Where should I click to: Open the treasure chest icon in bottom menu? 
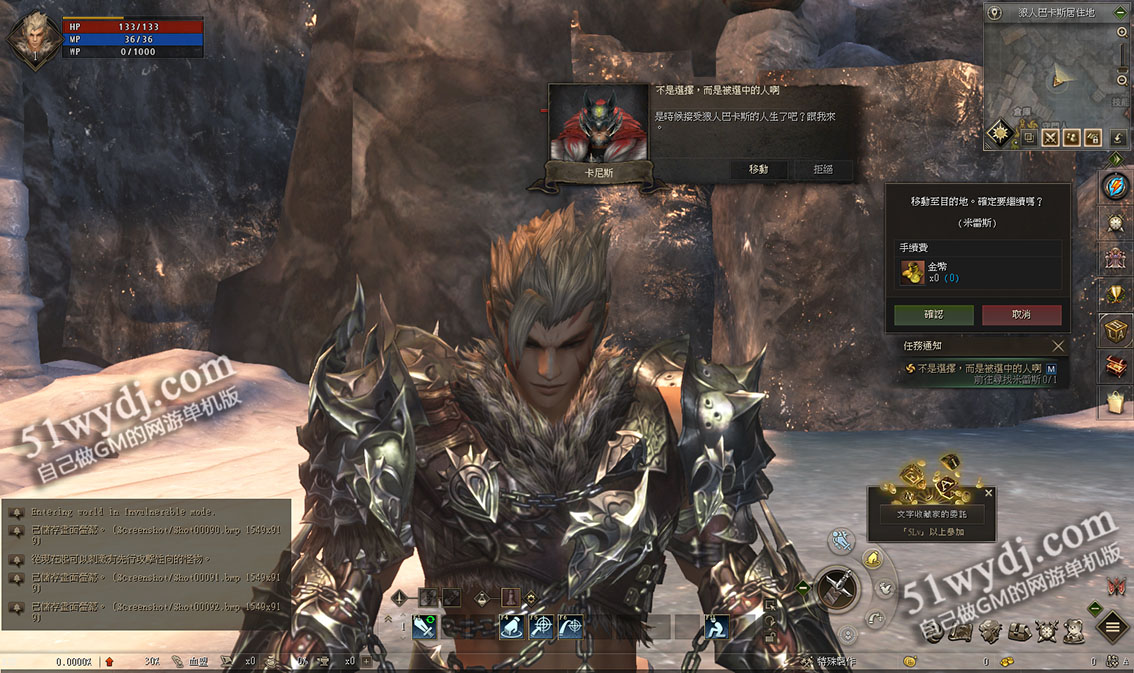[1018, 630]
